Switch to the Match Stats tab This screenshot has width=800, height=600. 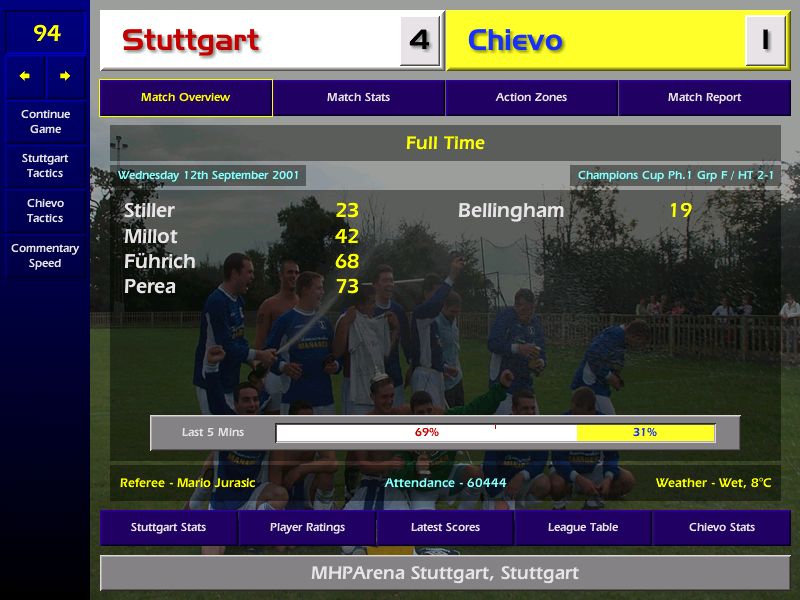pyautogui.click(x=358, y=98)
